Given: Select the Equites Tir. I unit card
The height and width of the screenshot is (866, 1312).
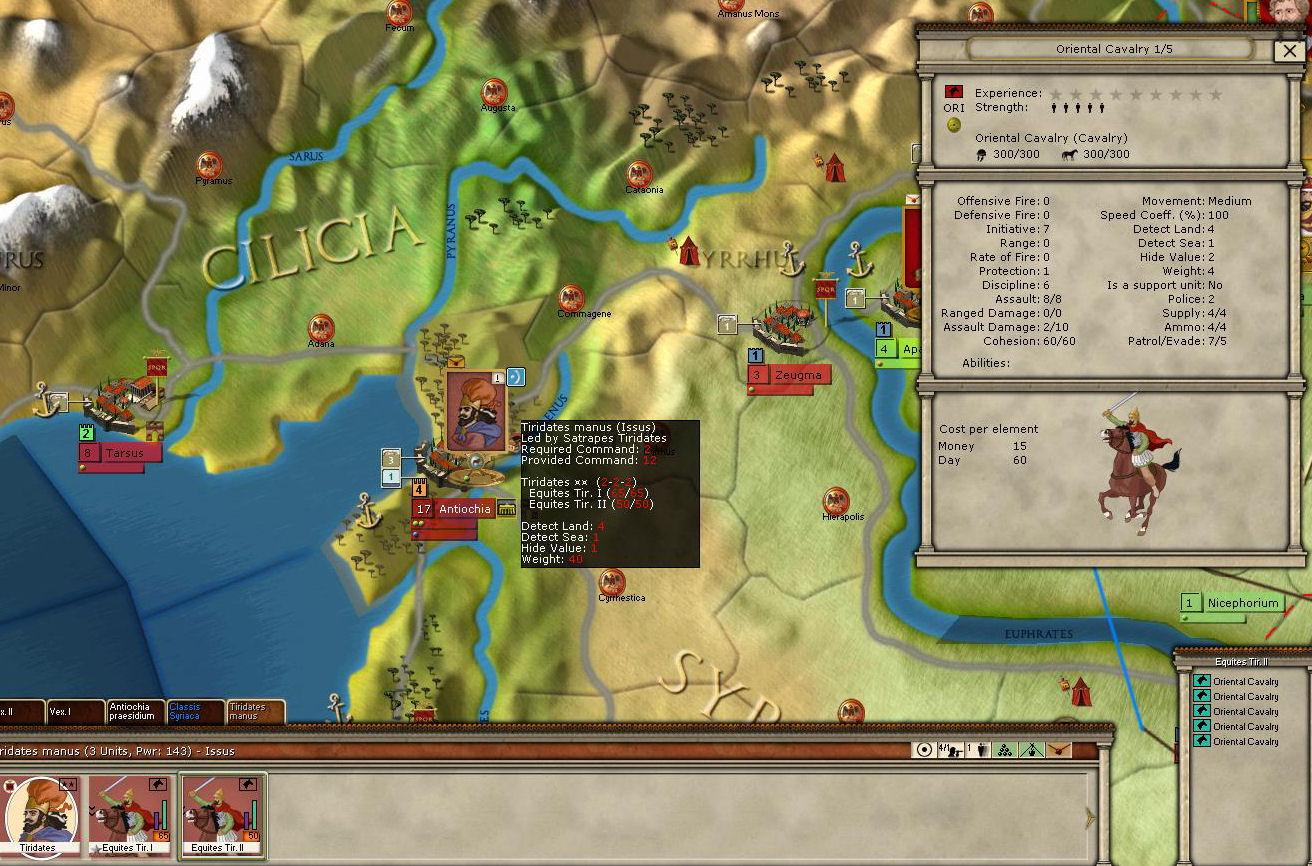Looking at the screenshot, I should (x=130, y=814).
